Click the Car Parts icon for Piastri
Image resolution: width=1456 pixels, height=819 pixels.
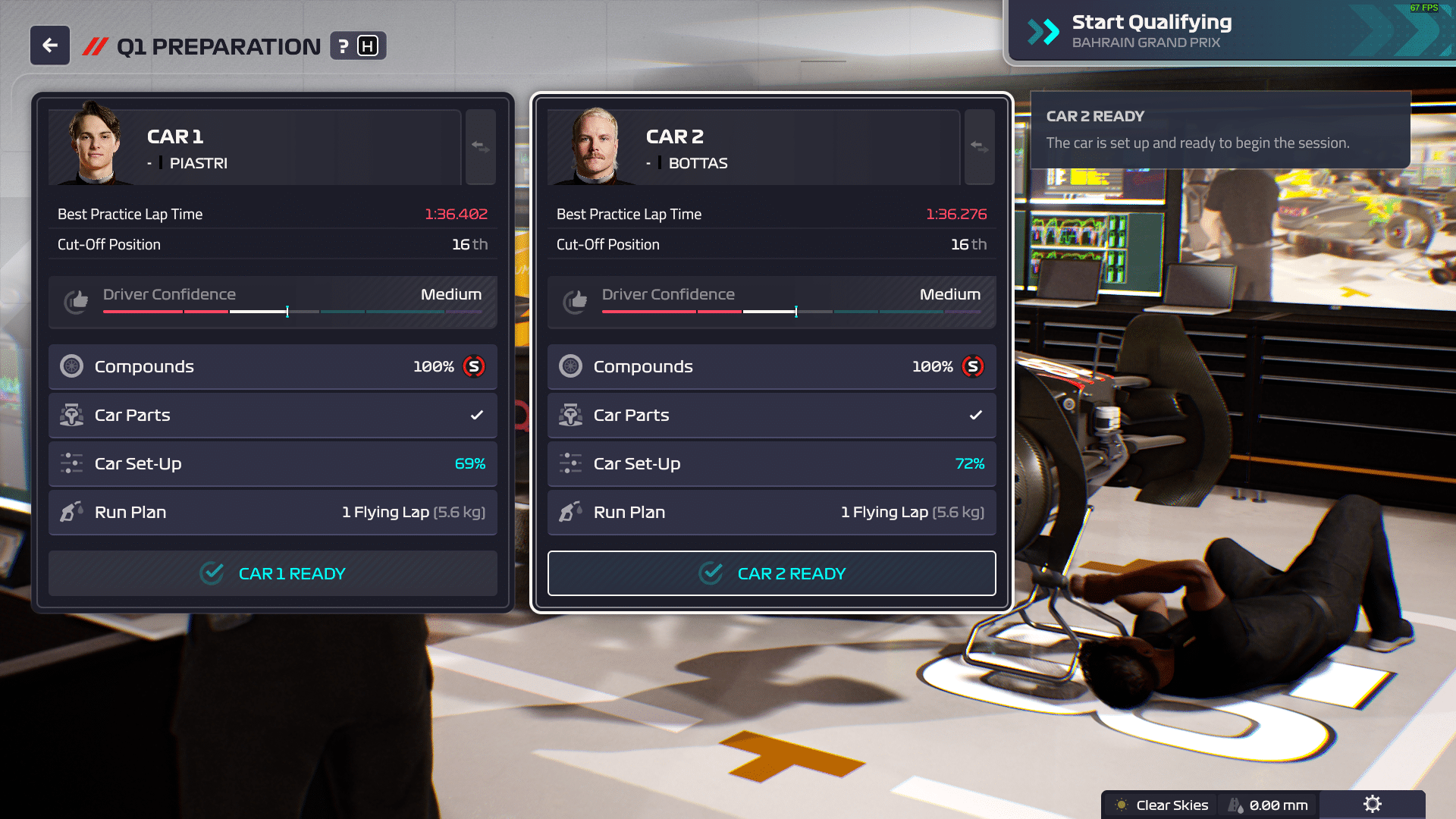click(x=72, y=415)
